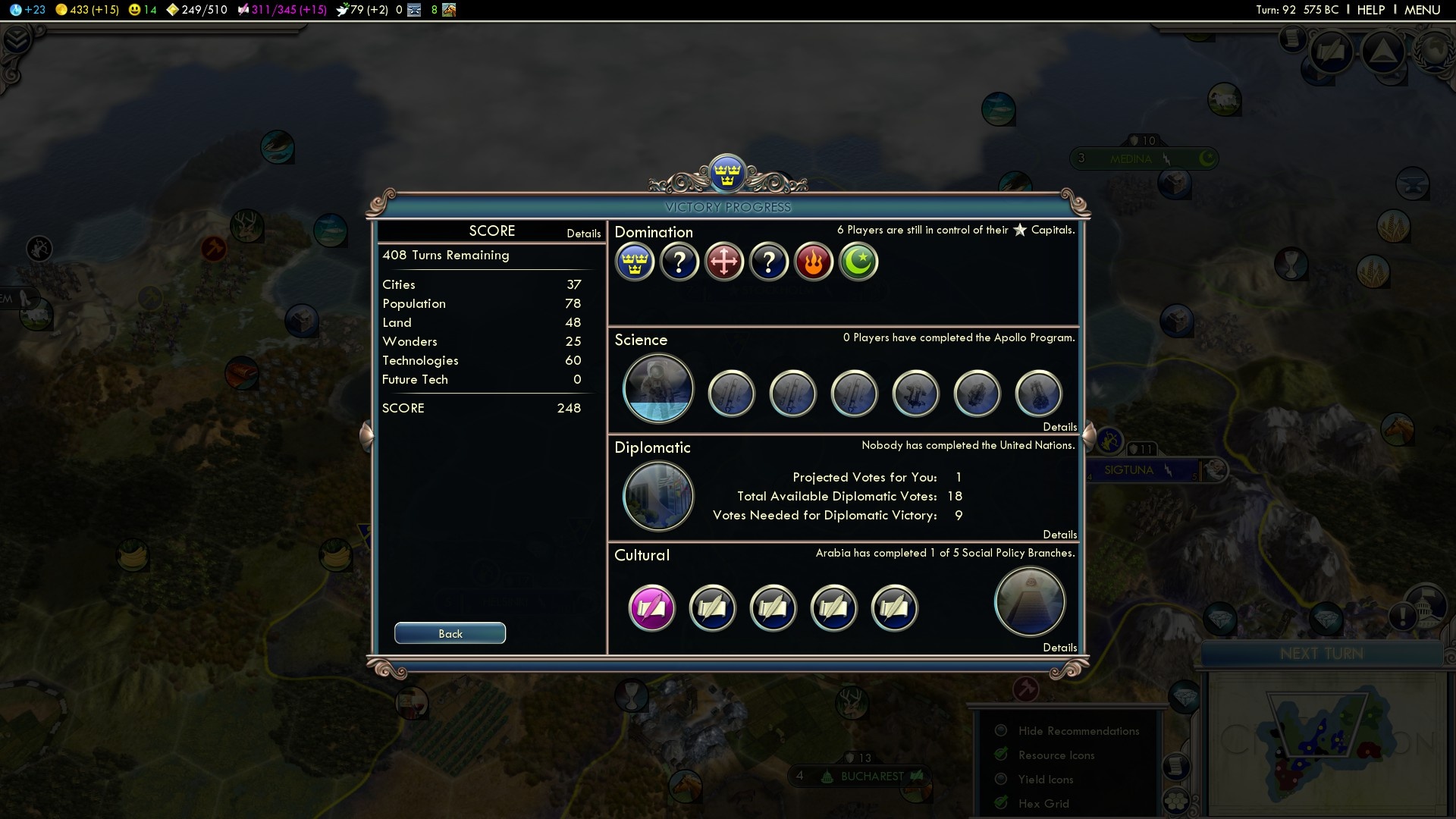This screenshot has height=819, width=1456.
Task: Toggle the Hex Grid checkbox
Action: [x=1001, y=803]
